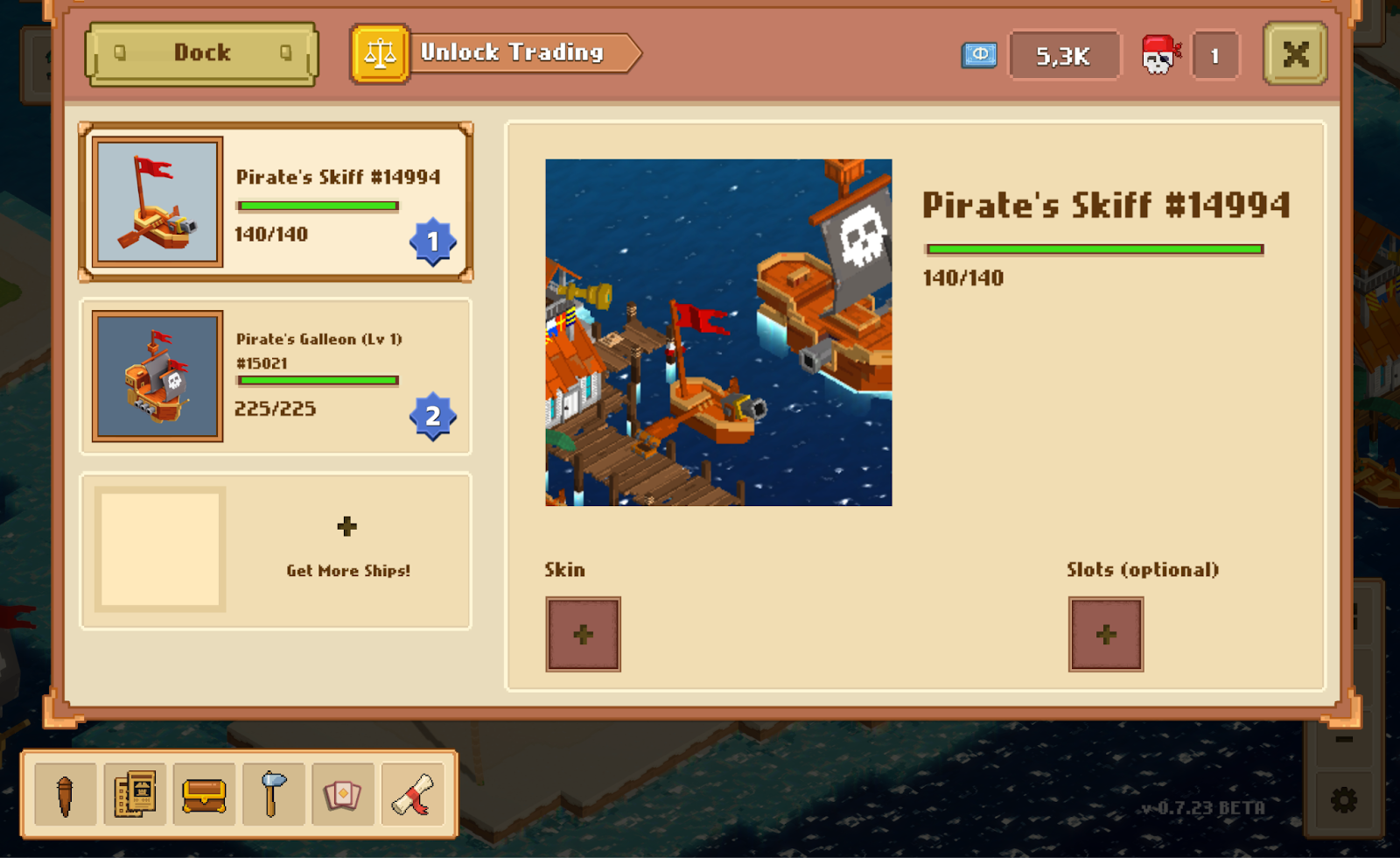This screenshot has width=1400, height=858.
Task: Click the trading scales icon
Action: click(380, 53)
